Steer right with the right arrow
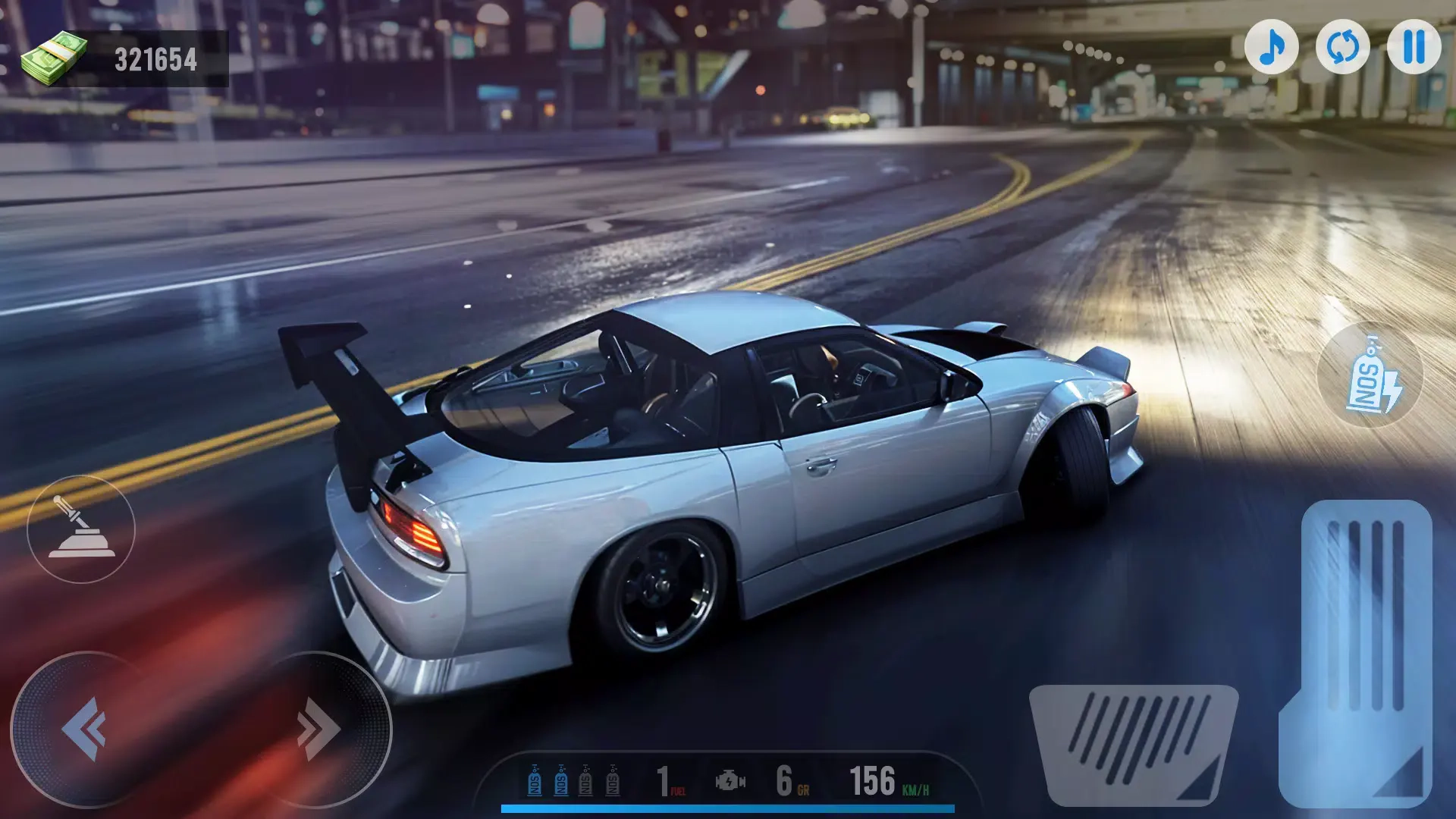Screen dimensions: 1456x819 point(317,729)
